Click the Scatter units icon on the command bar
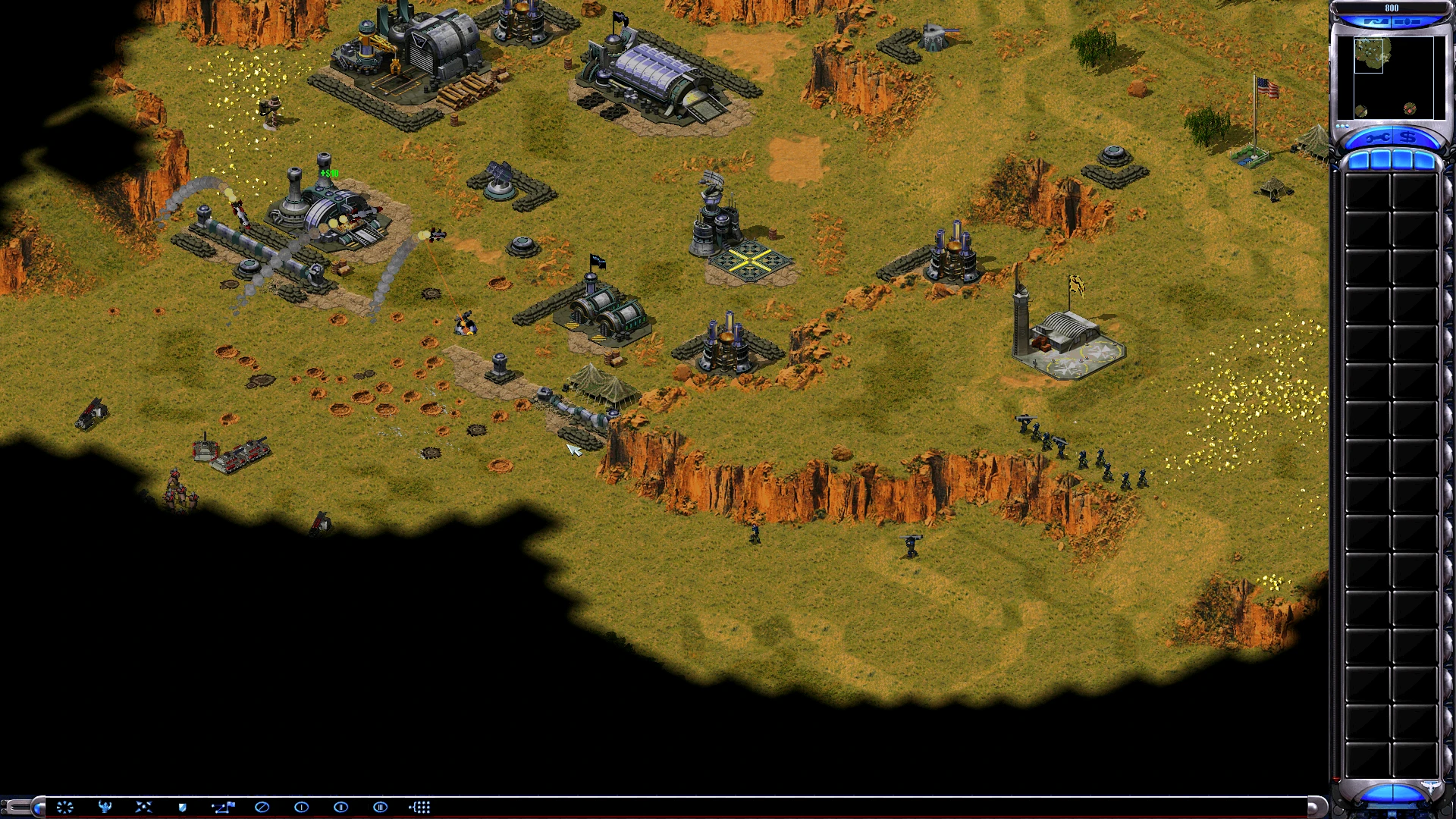The height and width of the screenshot is (819, 1456). pyautogui.click(x=143, y=807)
